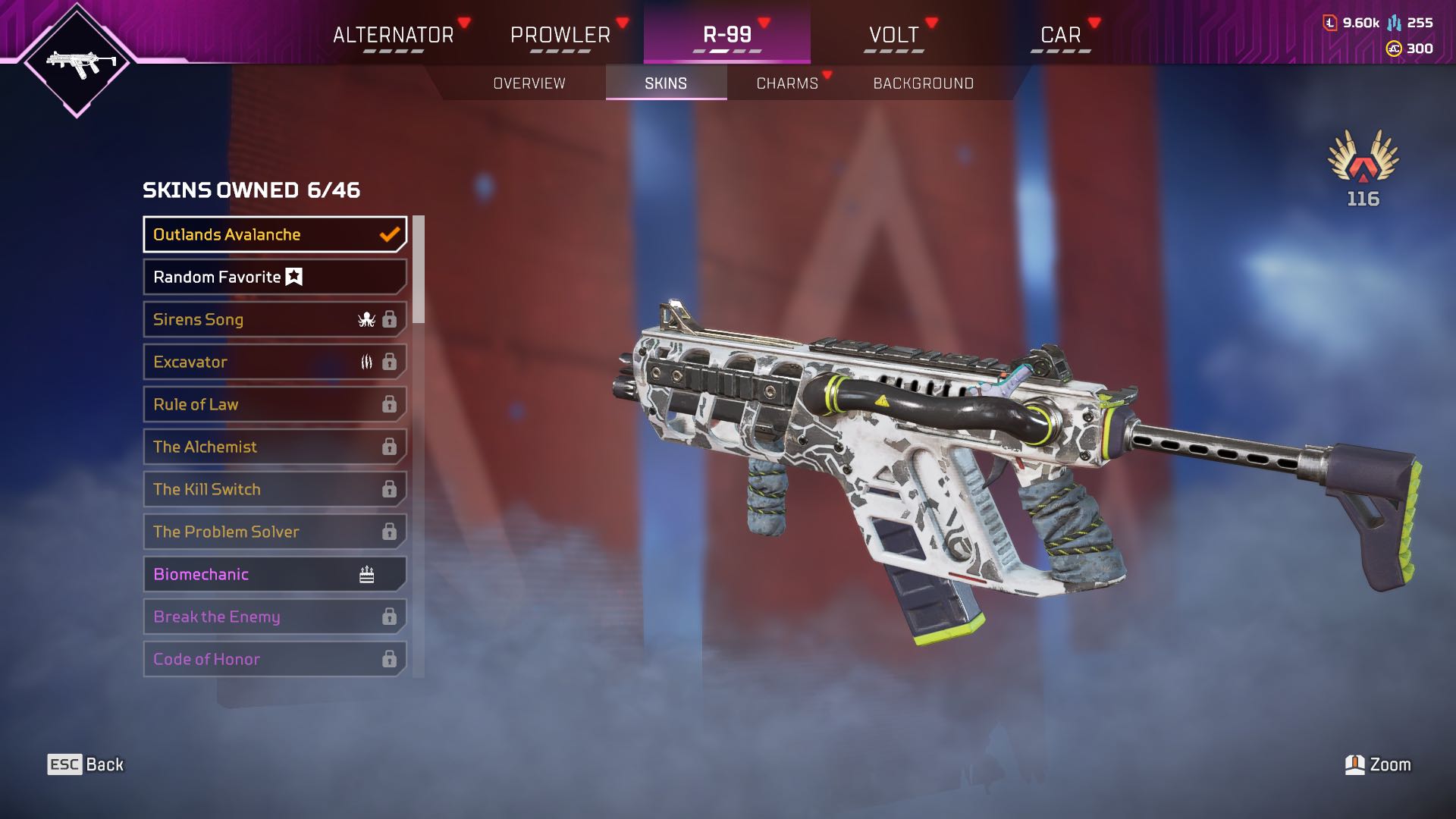The width and height of the screenshot is (1456, 819).
Task: Pick the Excavator skin entry
Action: [275, 362]
